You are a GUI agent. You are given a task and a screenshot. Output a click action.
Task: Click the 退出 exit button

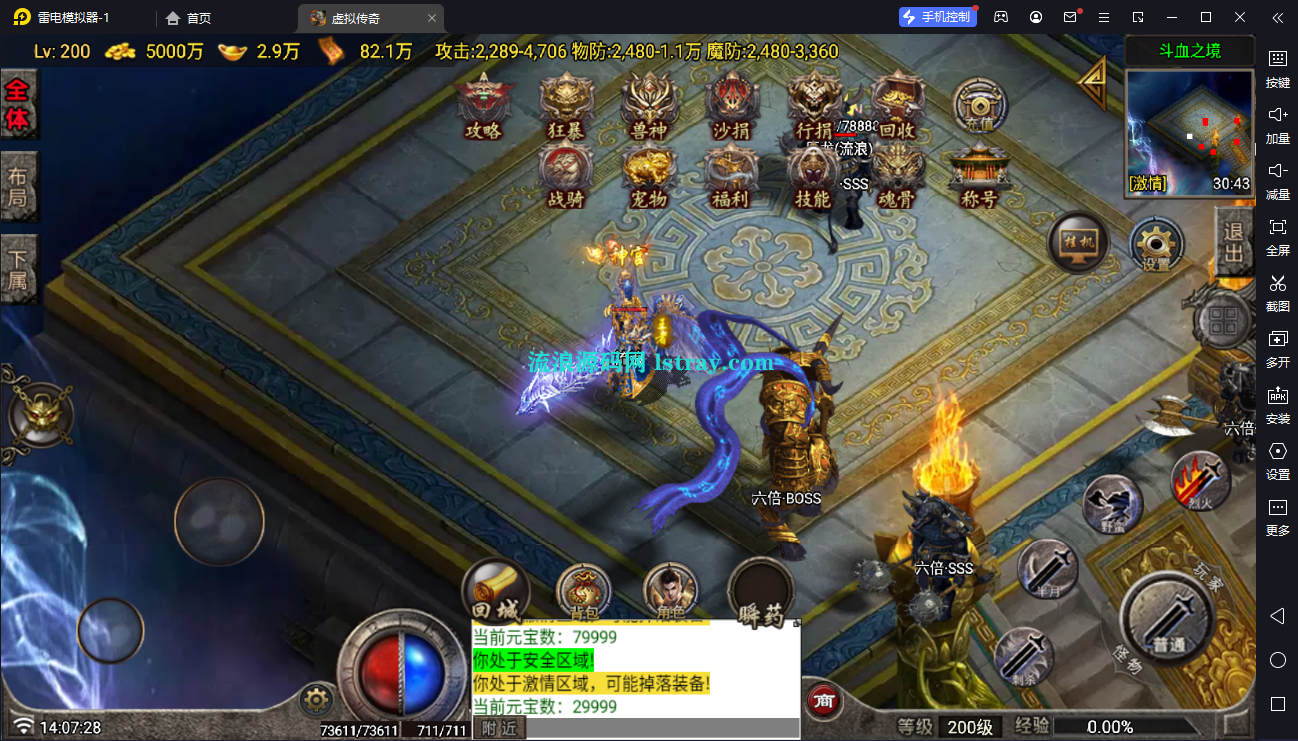coord(1235,241)
